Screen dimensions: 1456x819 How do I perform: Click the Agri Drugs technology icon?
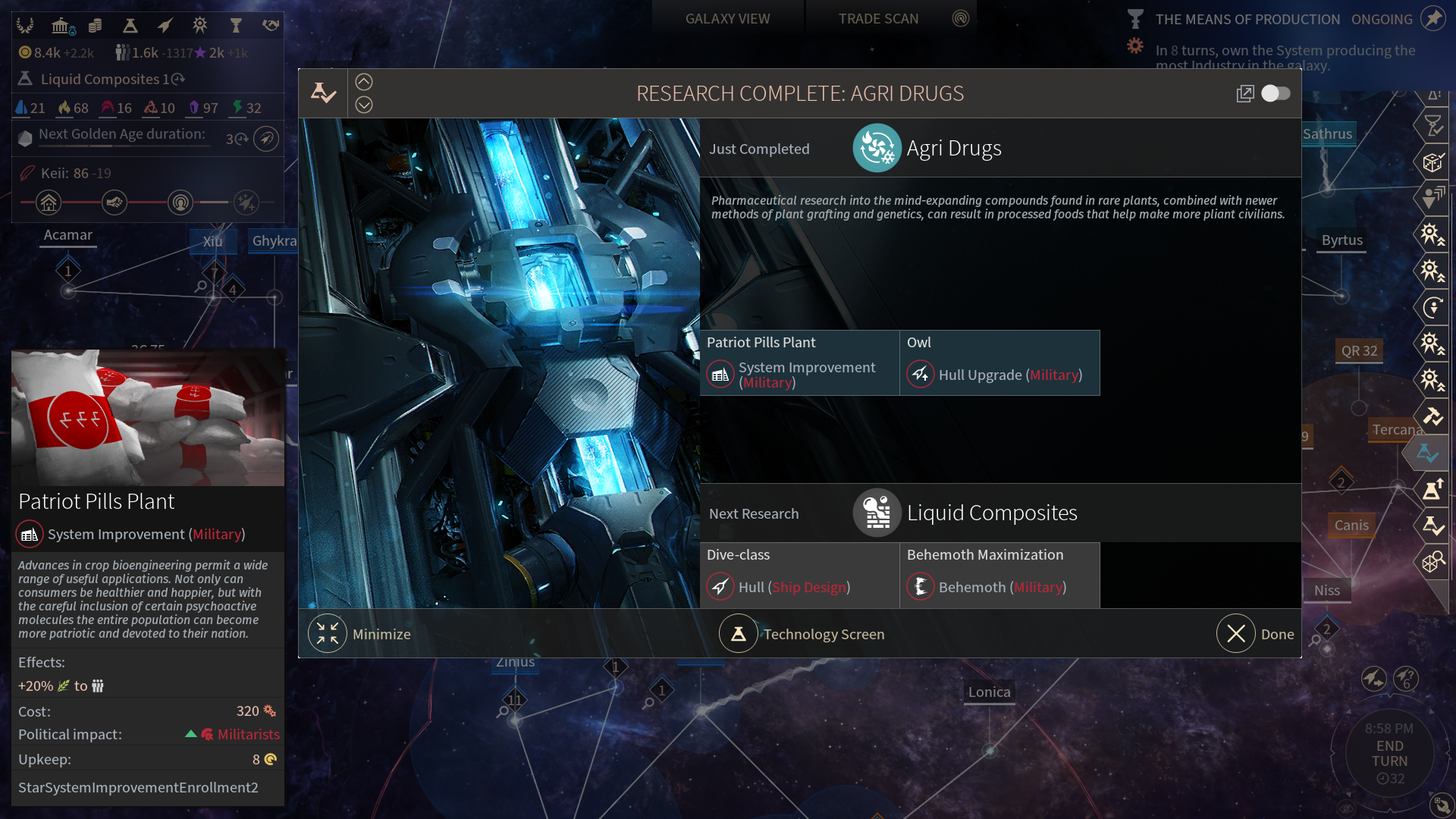point(877,149)
